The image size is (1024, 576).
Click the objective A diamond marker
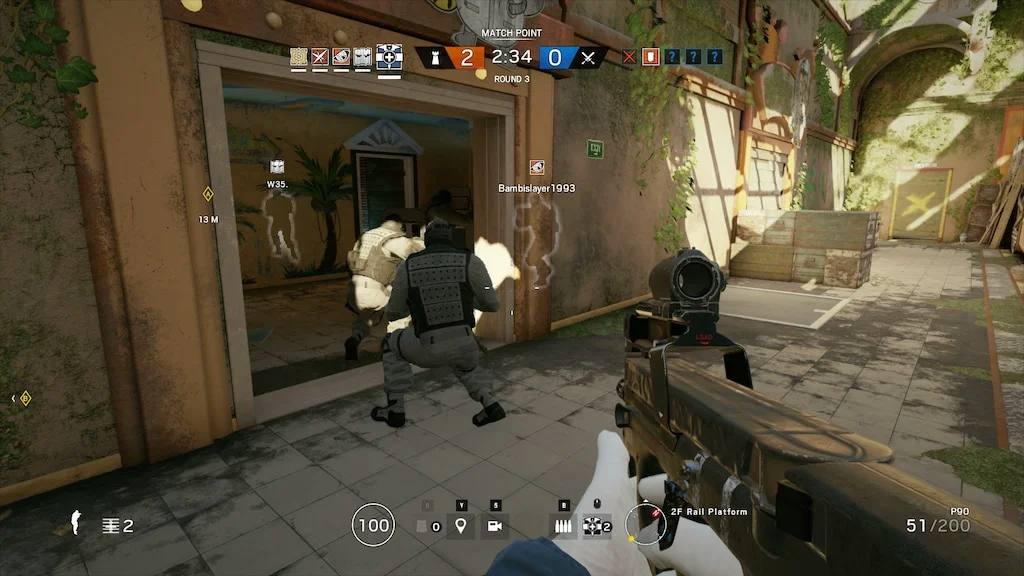coord(208,193)
